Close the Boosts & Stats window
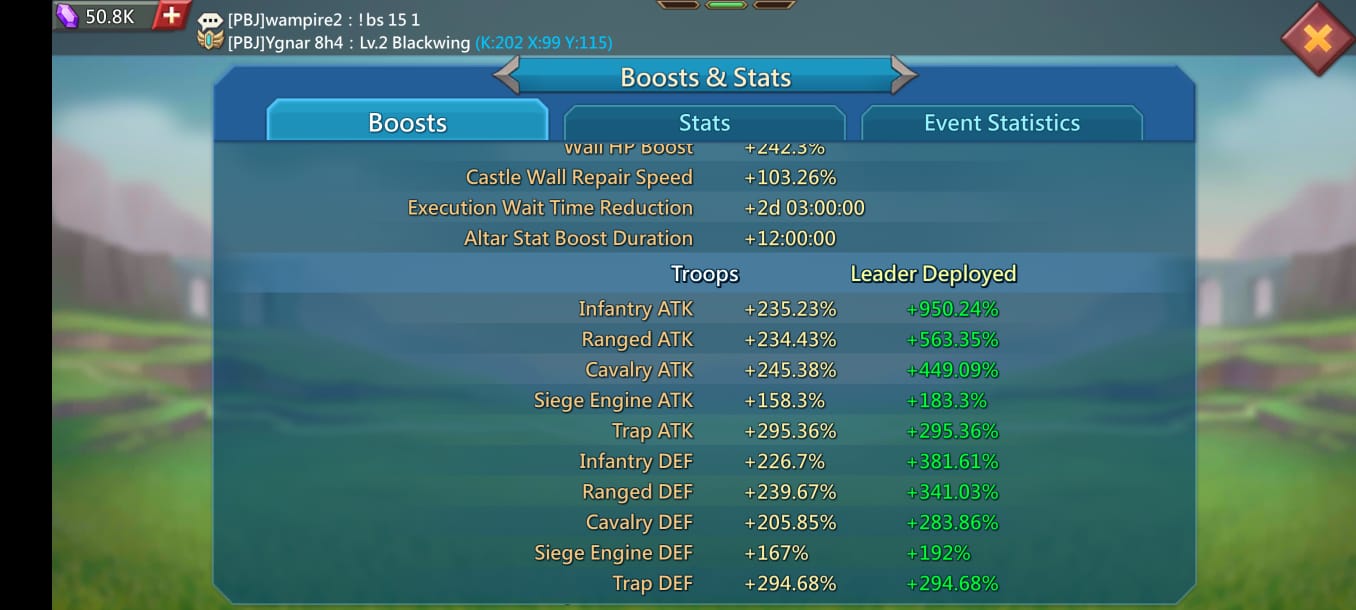Image resolution: width=1356 pixels, height=610 pixels. pyautogui.click(x=1317, y=38)
